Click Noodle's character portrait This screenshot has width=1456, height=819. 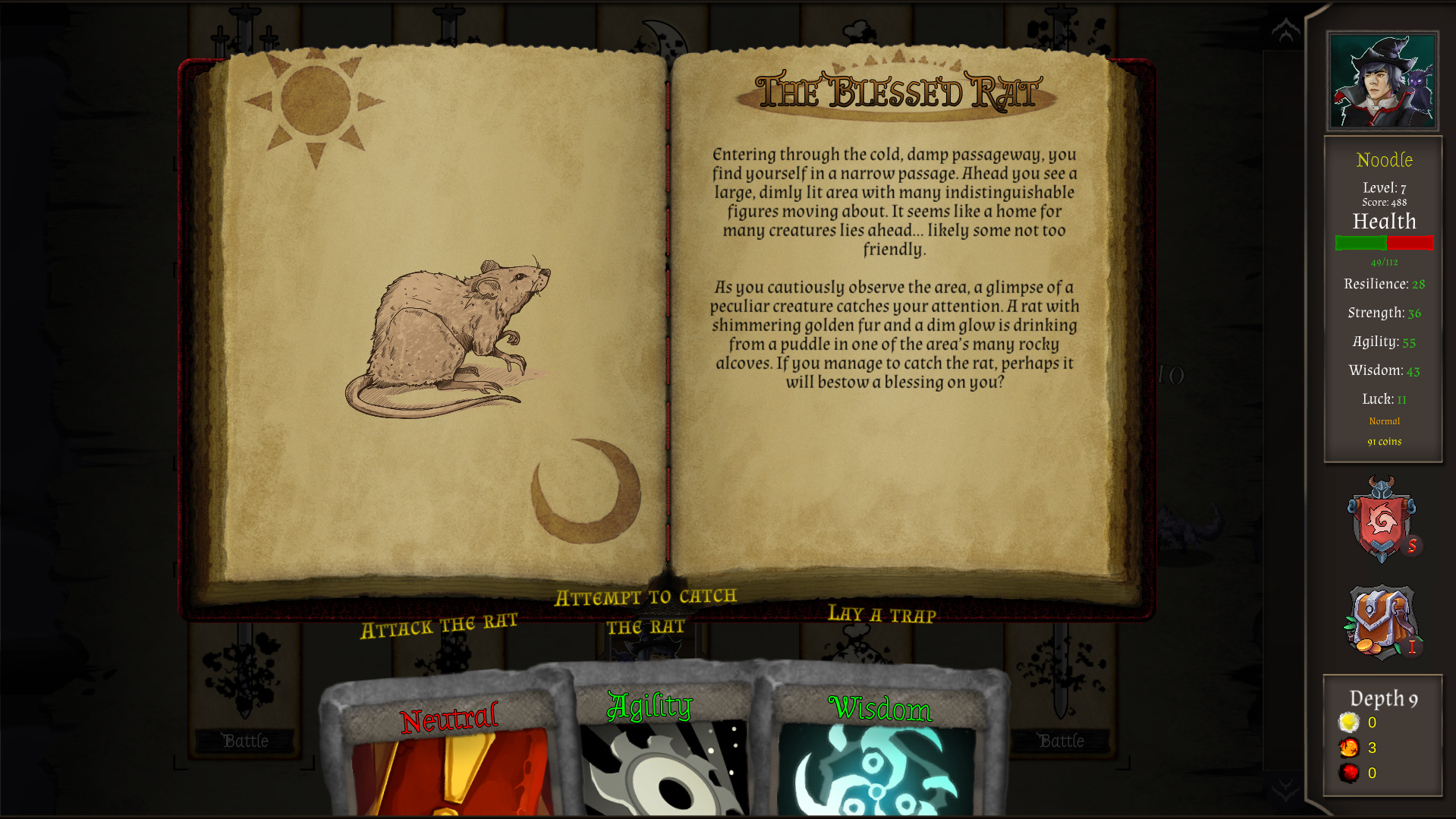(x=1382, y=80)
